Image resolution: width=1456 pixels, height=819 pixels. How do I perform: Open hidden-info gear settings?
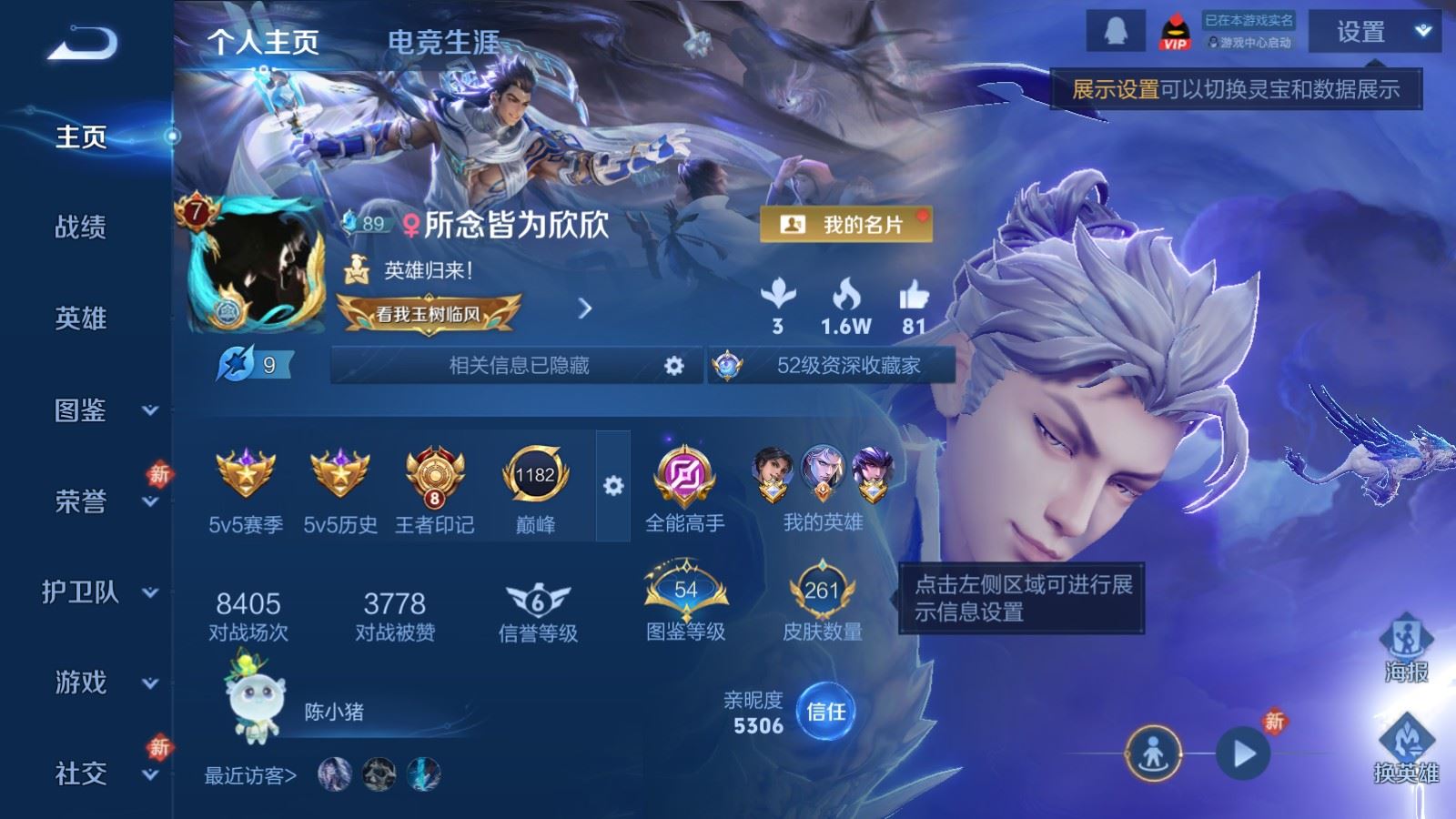[673, 366]
